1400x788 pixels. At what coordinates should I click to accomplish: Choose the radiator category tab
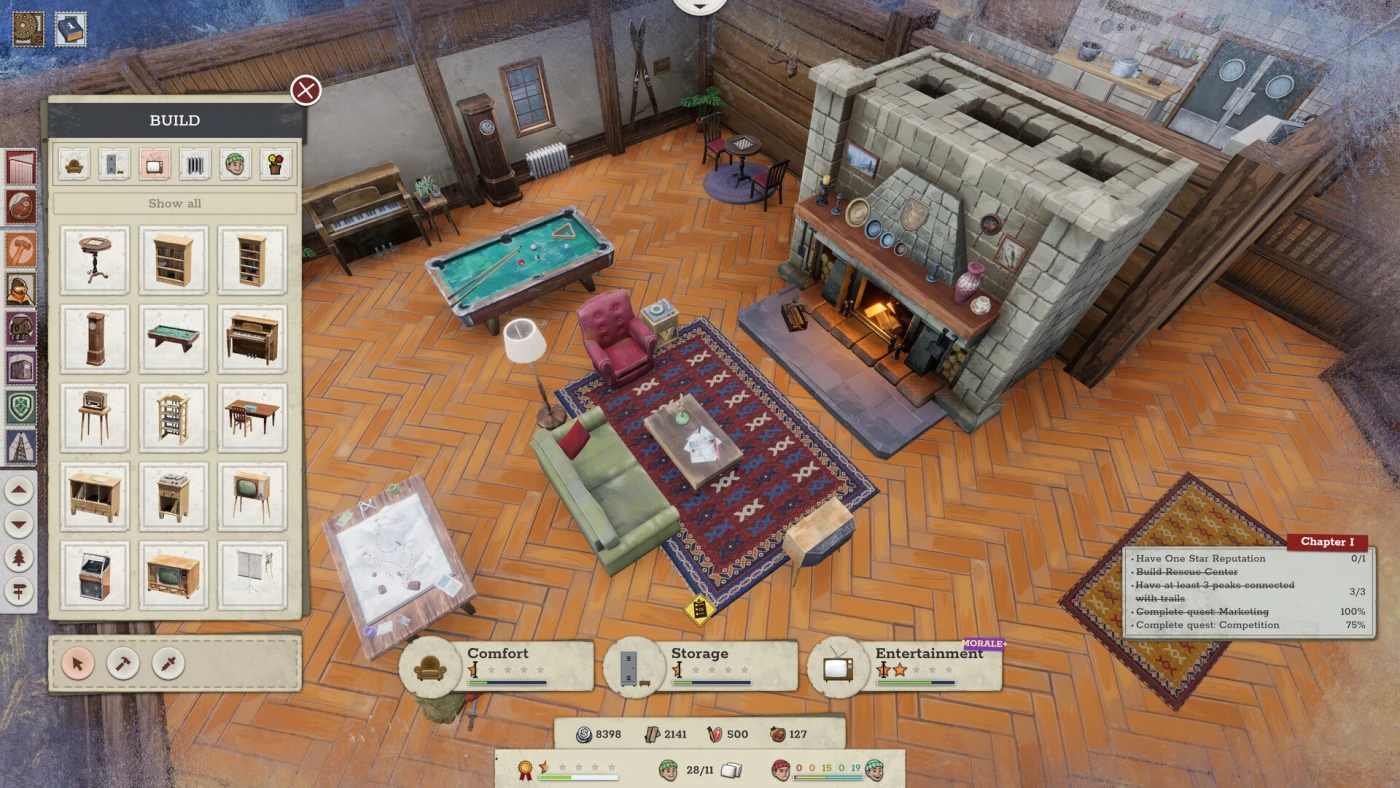195,163
